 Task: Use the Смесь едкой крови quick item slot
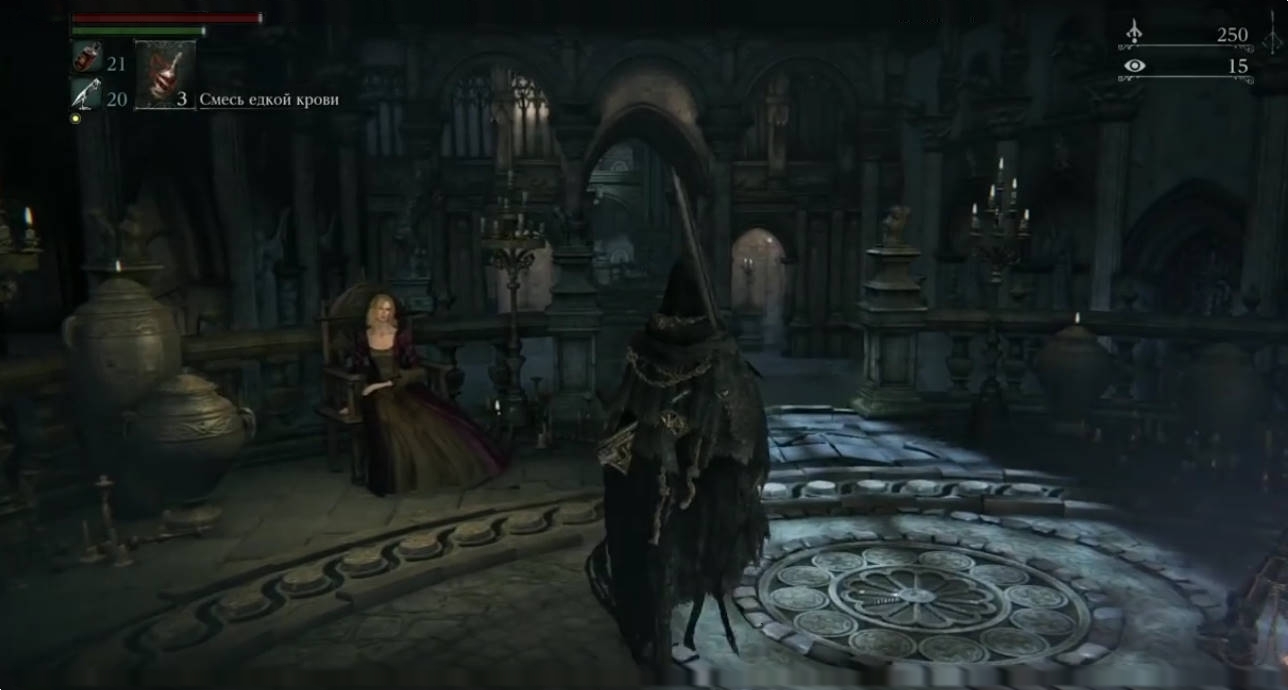pos(164,74)
